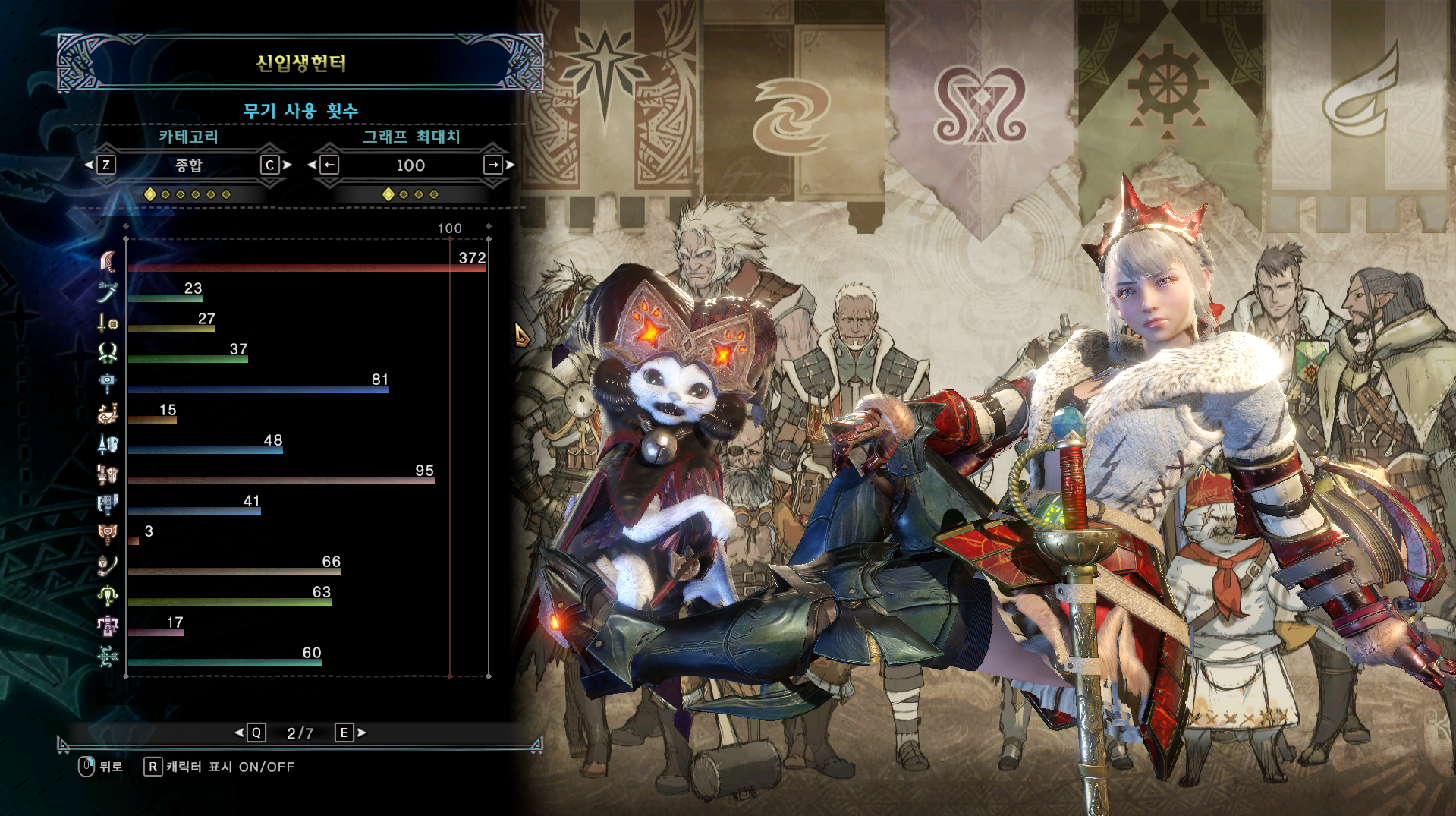Choose the dual blades icon with 37 uses
1456x816 pixels.
(x=108, y=352)
